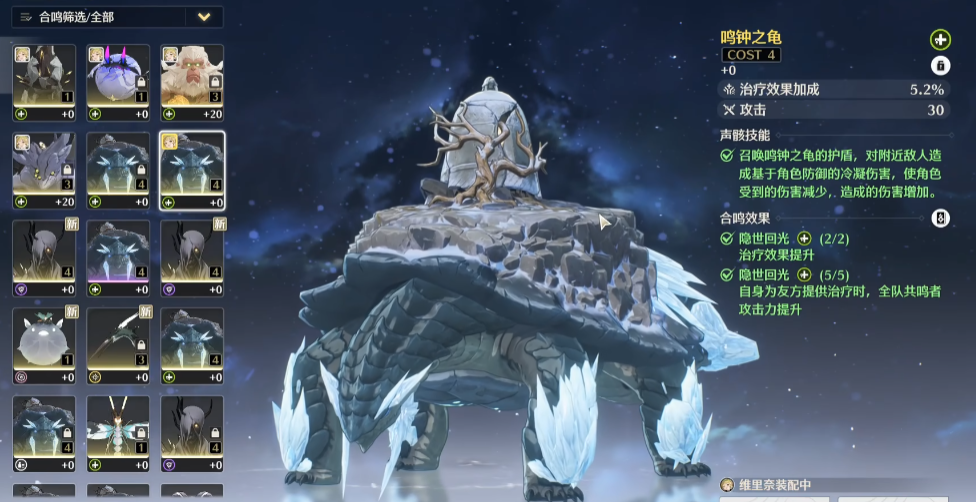Image resolution: width=976 pixels, height=502 pixels.
Task: Select the scythe echo marked new
Action: click(118, 340)
